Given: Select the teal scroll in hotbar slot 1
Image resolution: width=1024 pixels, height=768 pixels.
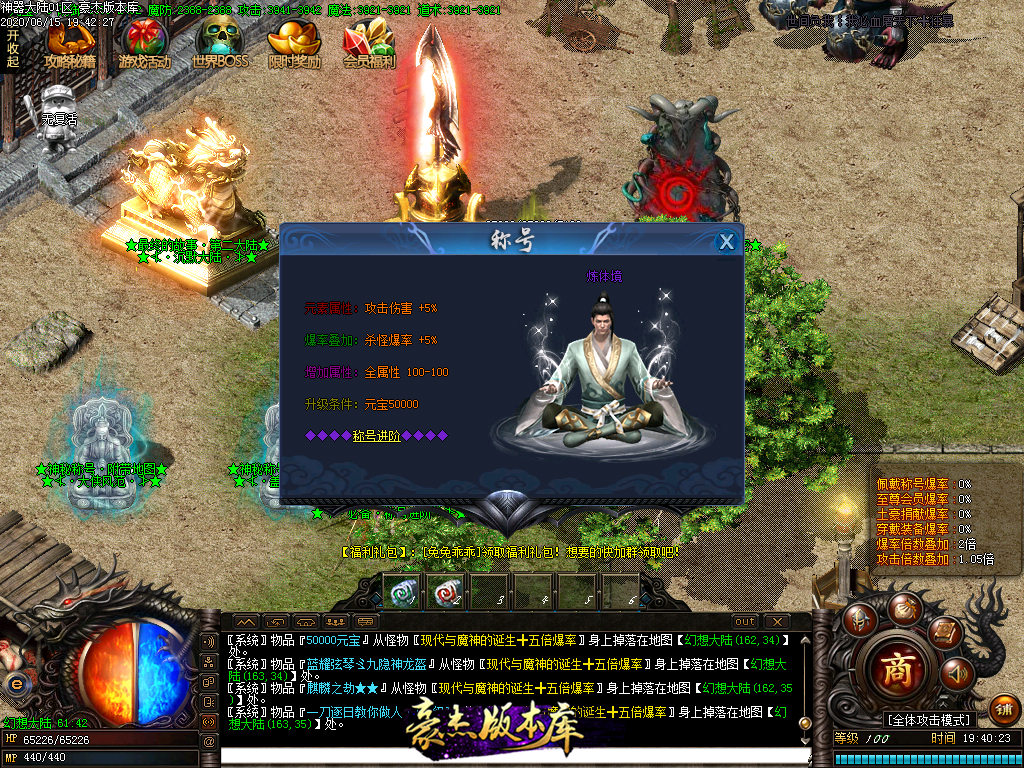Looking at the screenshot, I should [x=401, y=591].
